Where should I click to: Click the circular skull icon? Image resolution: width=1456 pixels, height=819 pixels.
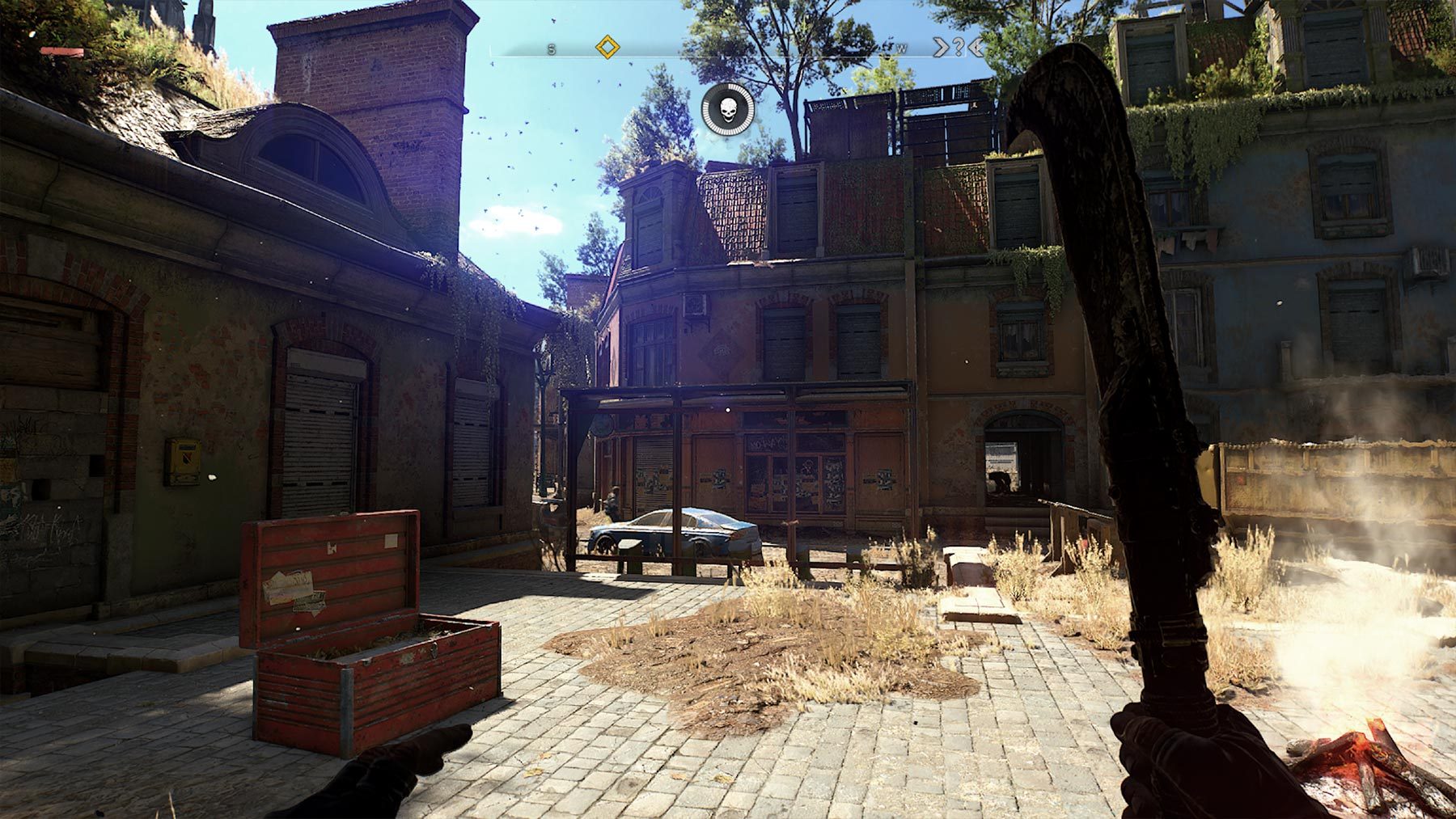tap(728, 108)
